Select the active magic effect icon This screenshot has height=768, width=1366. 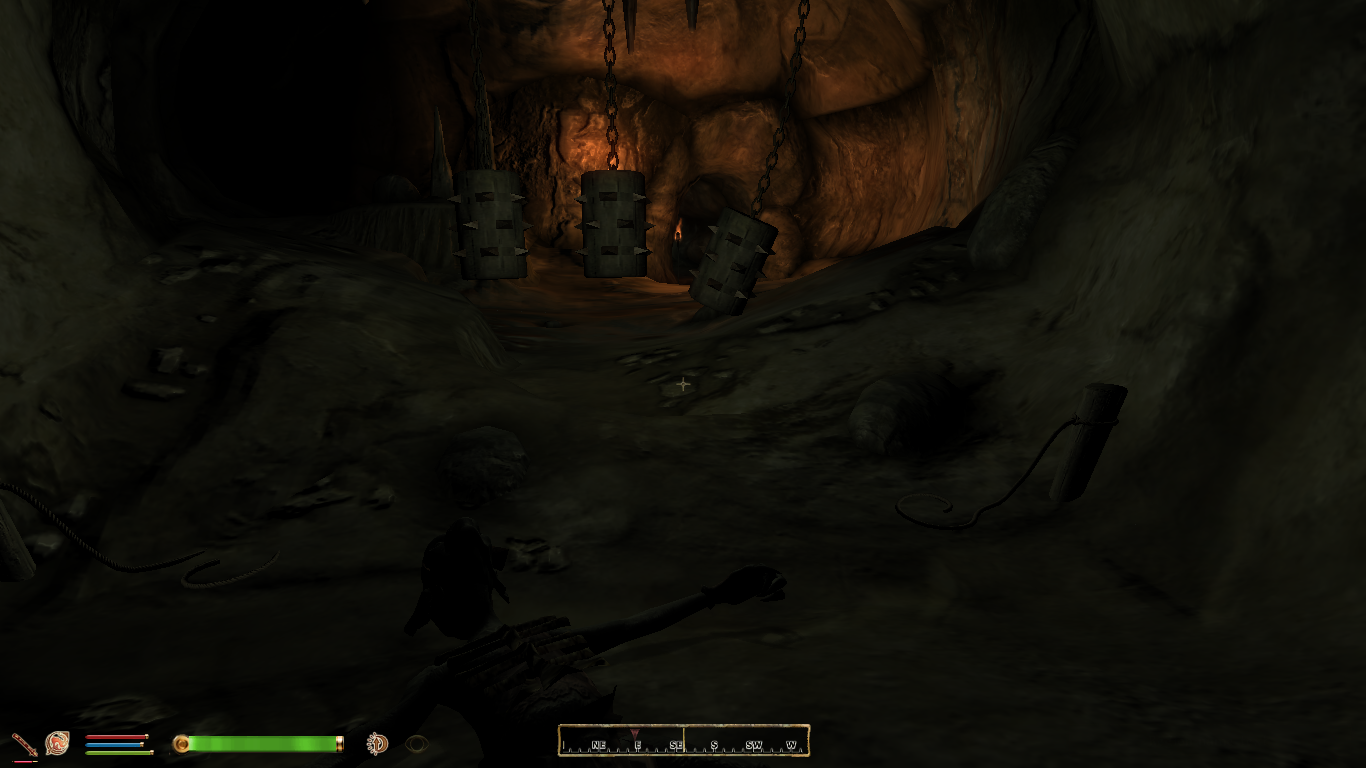coord(377,743)
